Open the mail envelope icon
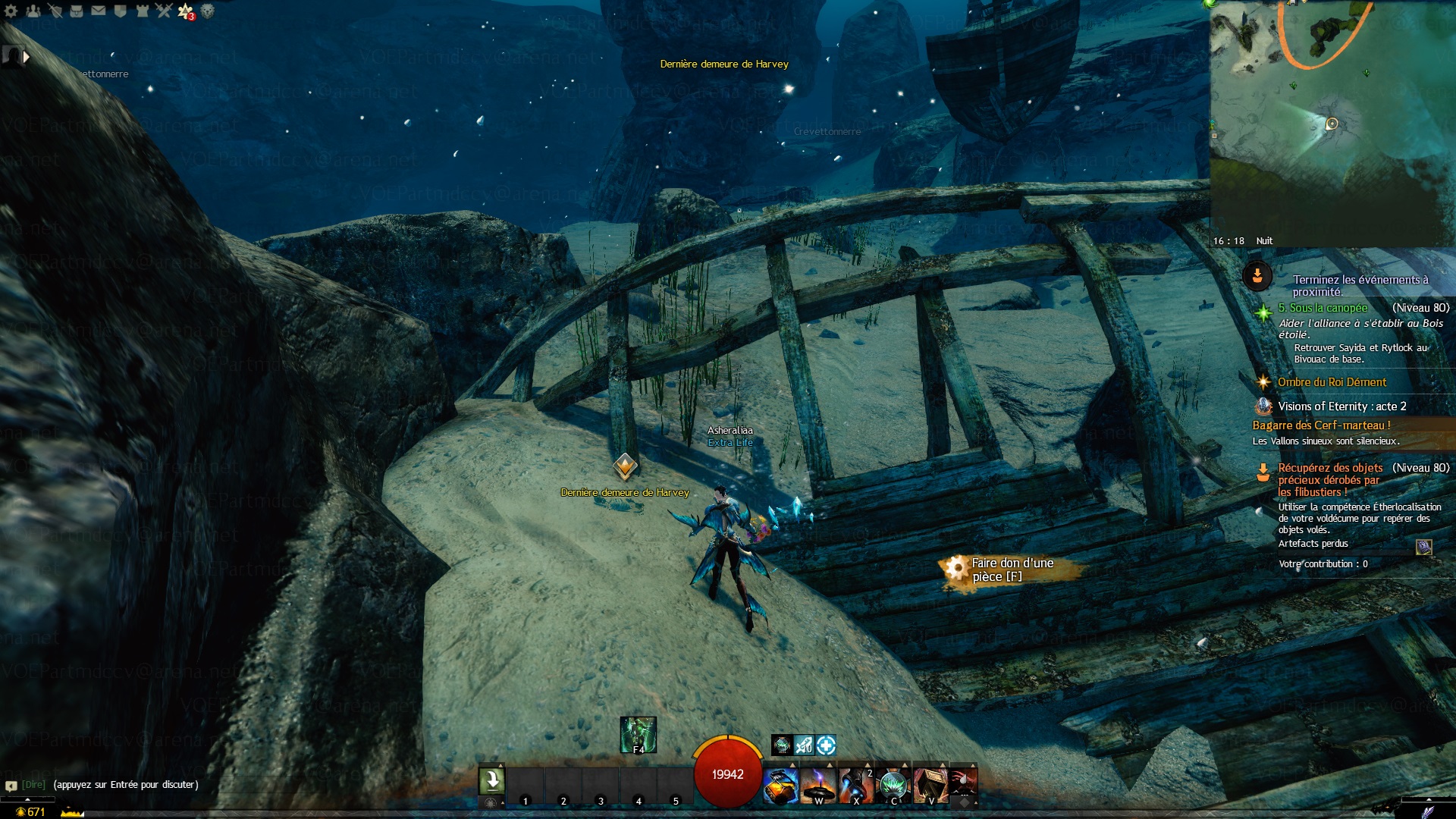This screenshot has height=819, width=1456. 99,11
